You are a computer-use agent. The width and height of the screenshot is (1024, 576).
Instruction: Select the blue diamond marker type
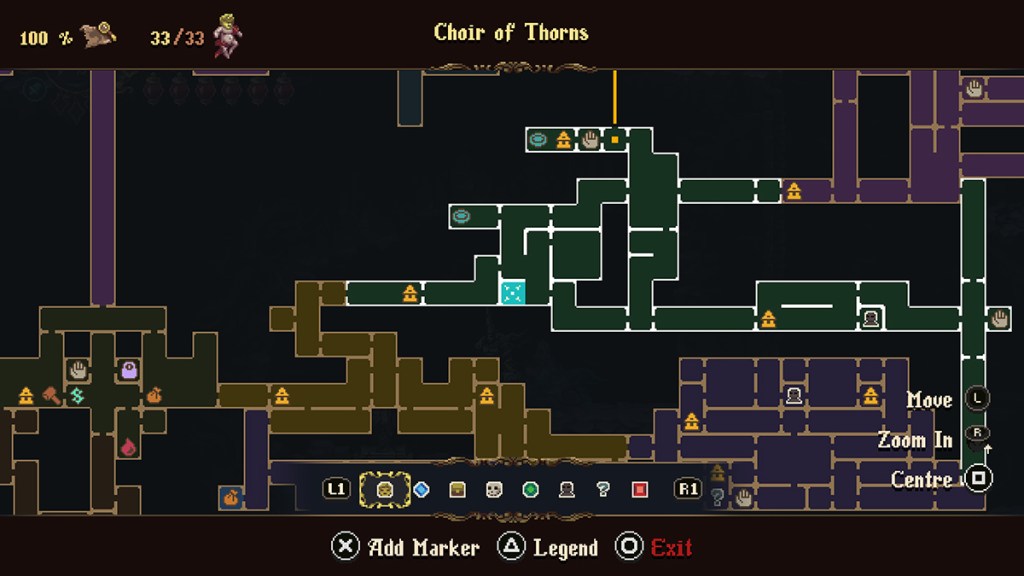pyautogui.click(x=421, y=490)
